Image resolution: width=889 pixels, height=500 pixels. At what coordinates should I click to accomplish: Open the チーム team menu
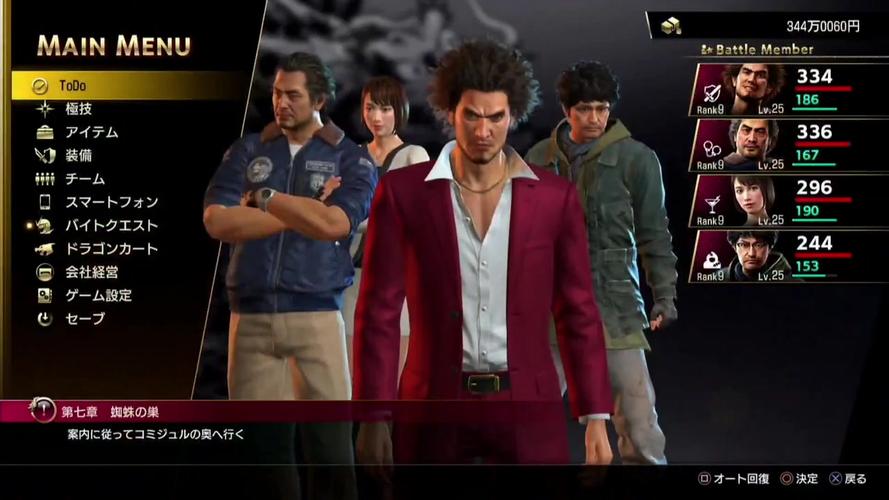(x=84, y=179)
